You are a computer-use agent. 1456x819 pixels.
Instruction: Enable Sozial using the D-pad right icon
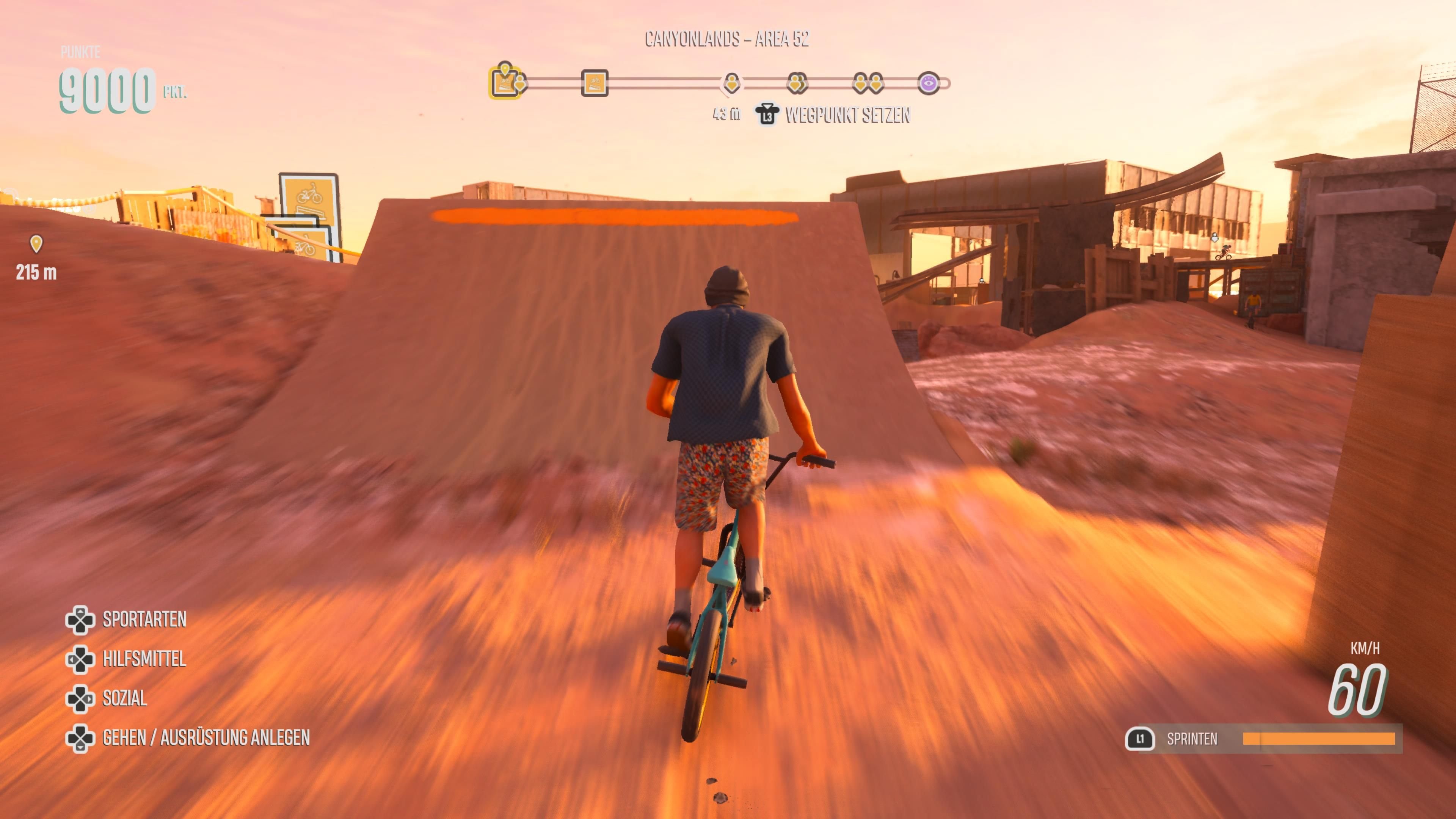(81, 698)
